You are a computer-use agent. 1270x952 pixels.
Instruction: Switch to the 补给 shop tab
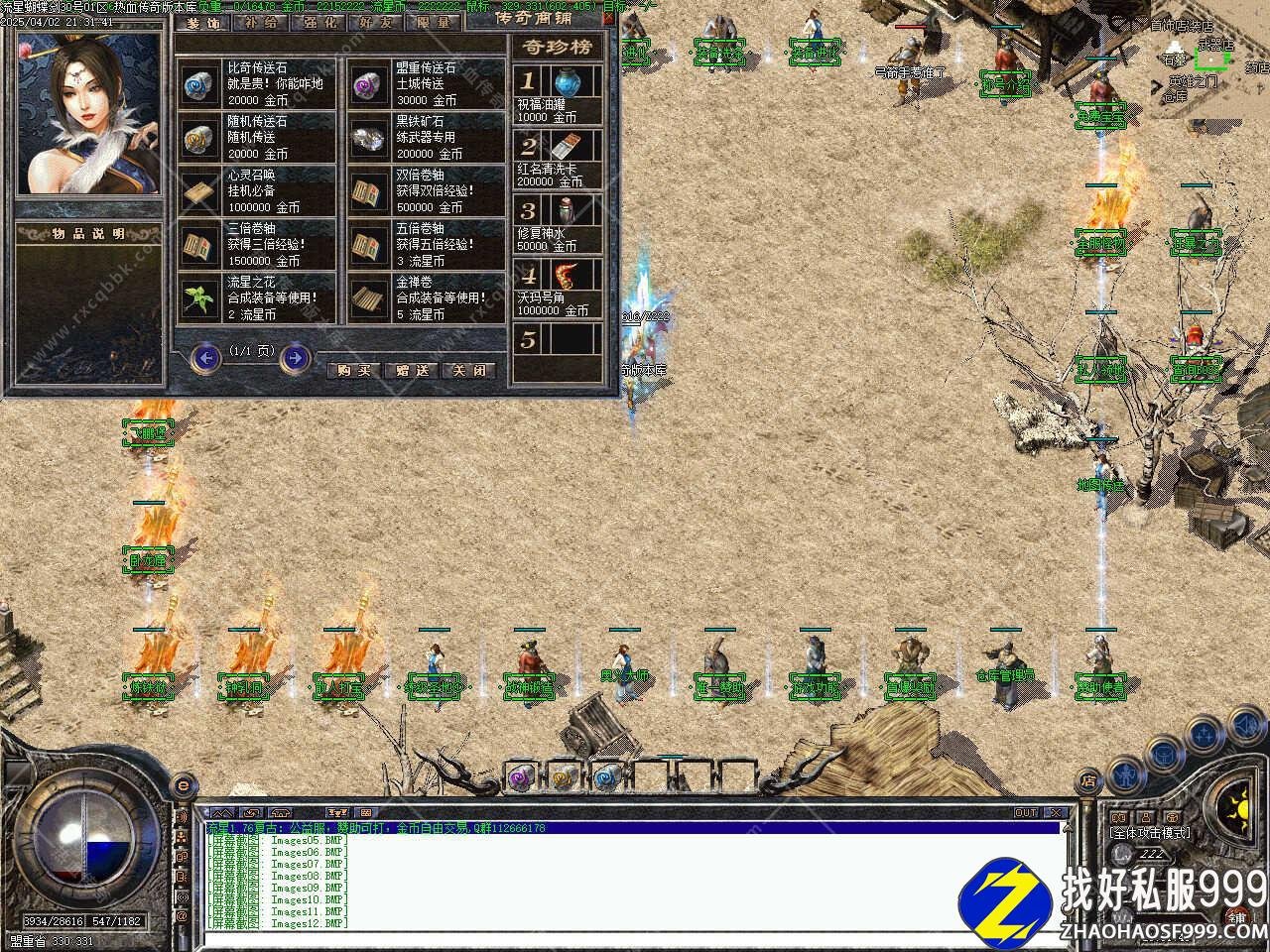[262, 22]
